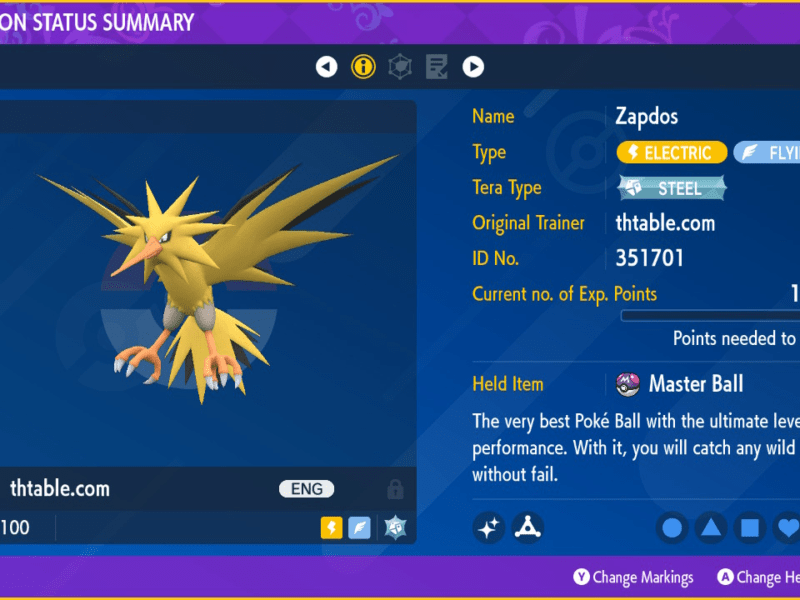800x600 pixels.
Task: Click the padlock icon under the Pokémon
Action: coord(395,490)
